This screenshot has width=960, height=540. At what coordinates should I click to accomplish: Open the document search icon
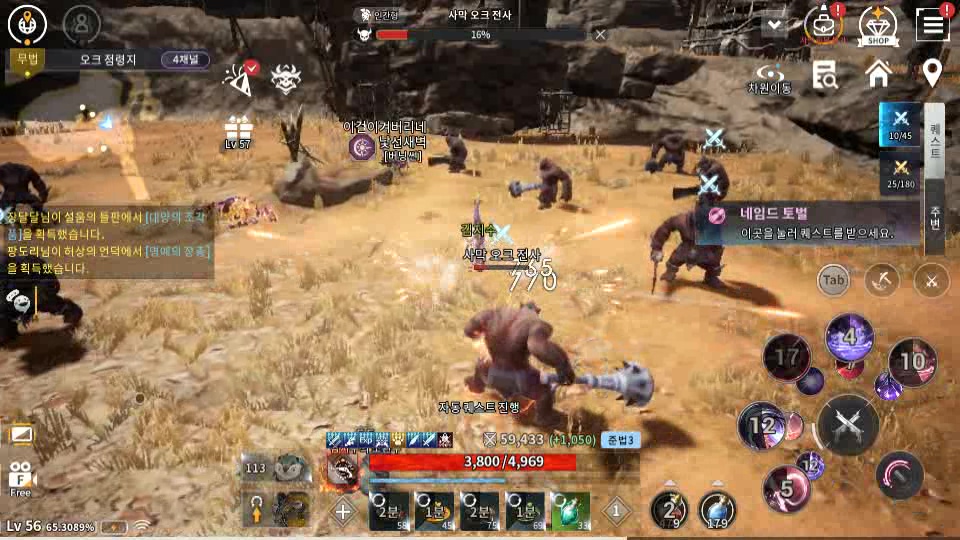pos(825,74)
